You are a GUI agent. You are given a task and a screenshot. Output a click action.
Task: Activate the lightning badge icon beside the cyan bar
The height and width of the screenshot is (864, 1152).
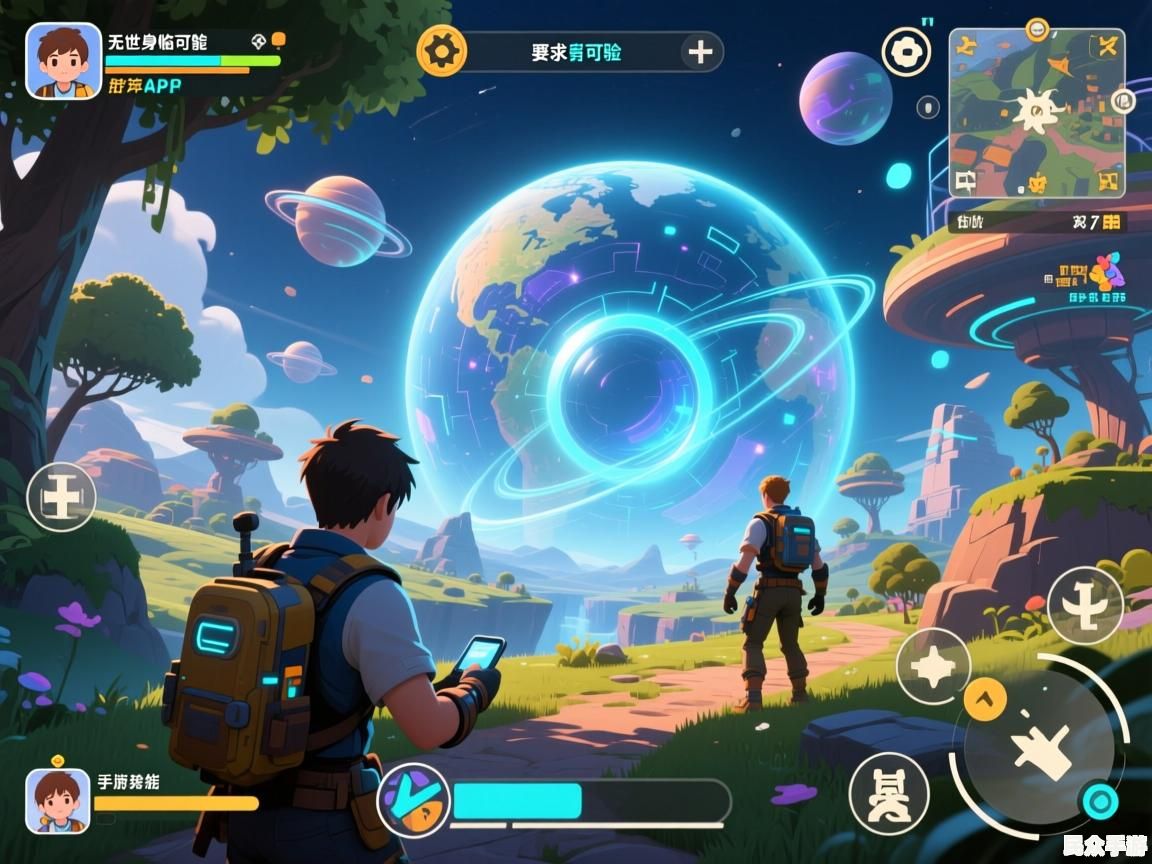pos(413,800)
